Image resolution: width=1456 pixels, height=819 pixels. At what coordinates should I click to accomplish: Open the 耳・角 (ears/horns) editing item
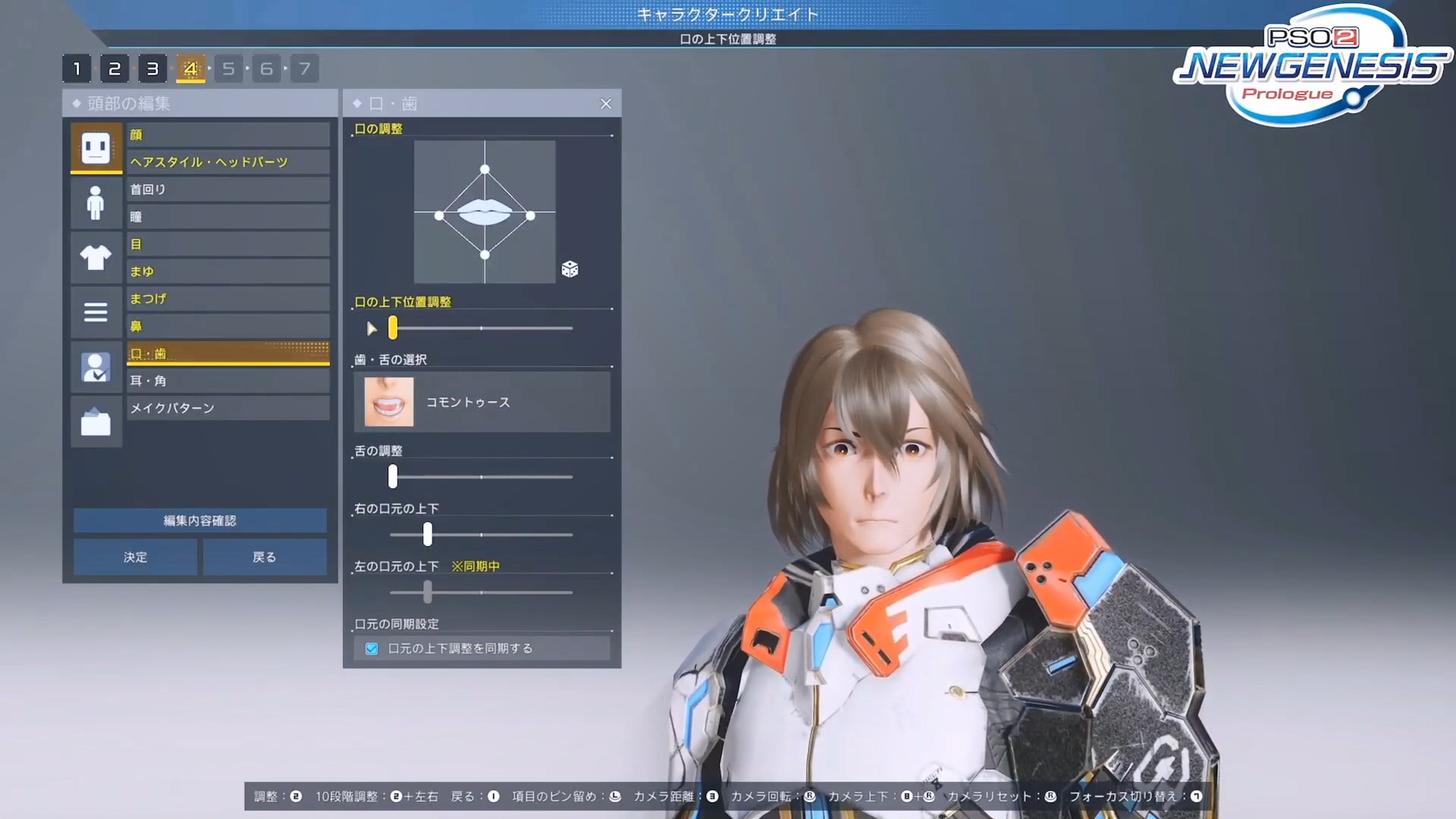click(x=227, y=380)
